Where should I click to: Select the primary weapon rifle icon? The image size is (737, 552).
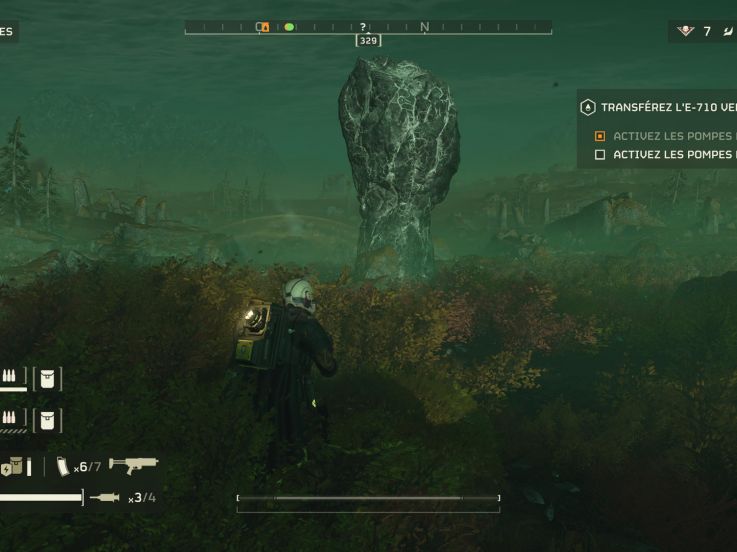133,465
